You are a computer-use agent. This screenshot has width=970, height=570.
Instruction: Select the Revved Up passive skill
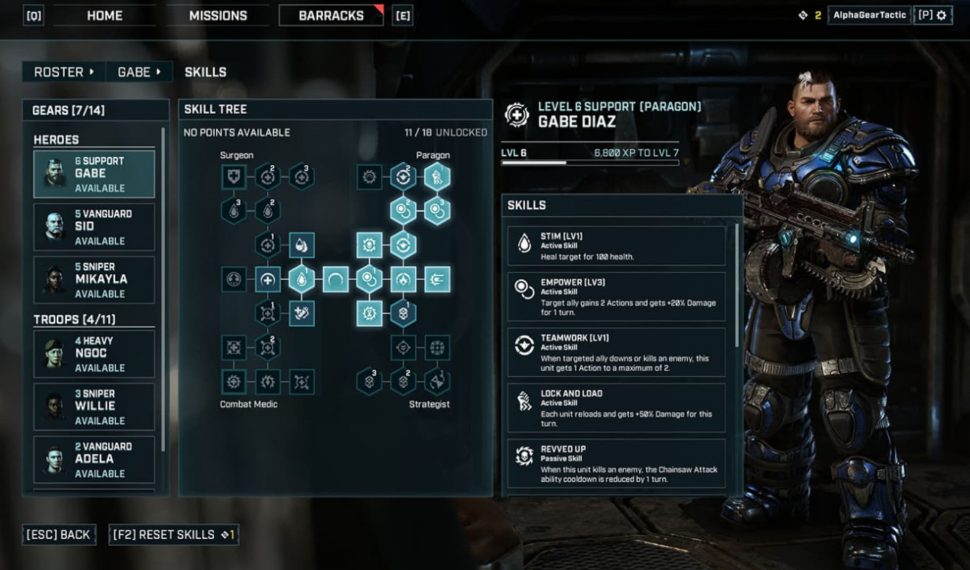pos(617,463)
